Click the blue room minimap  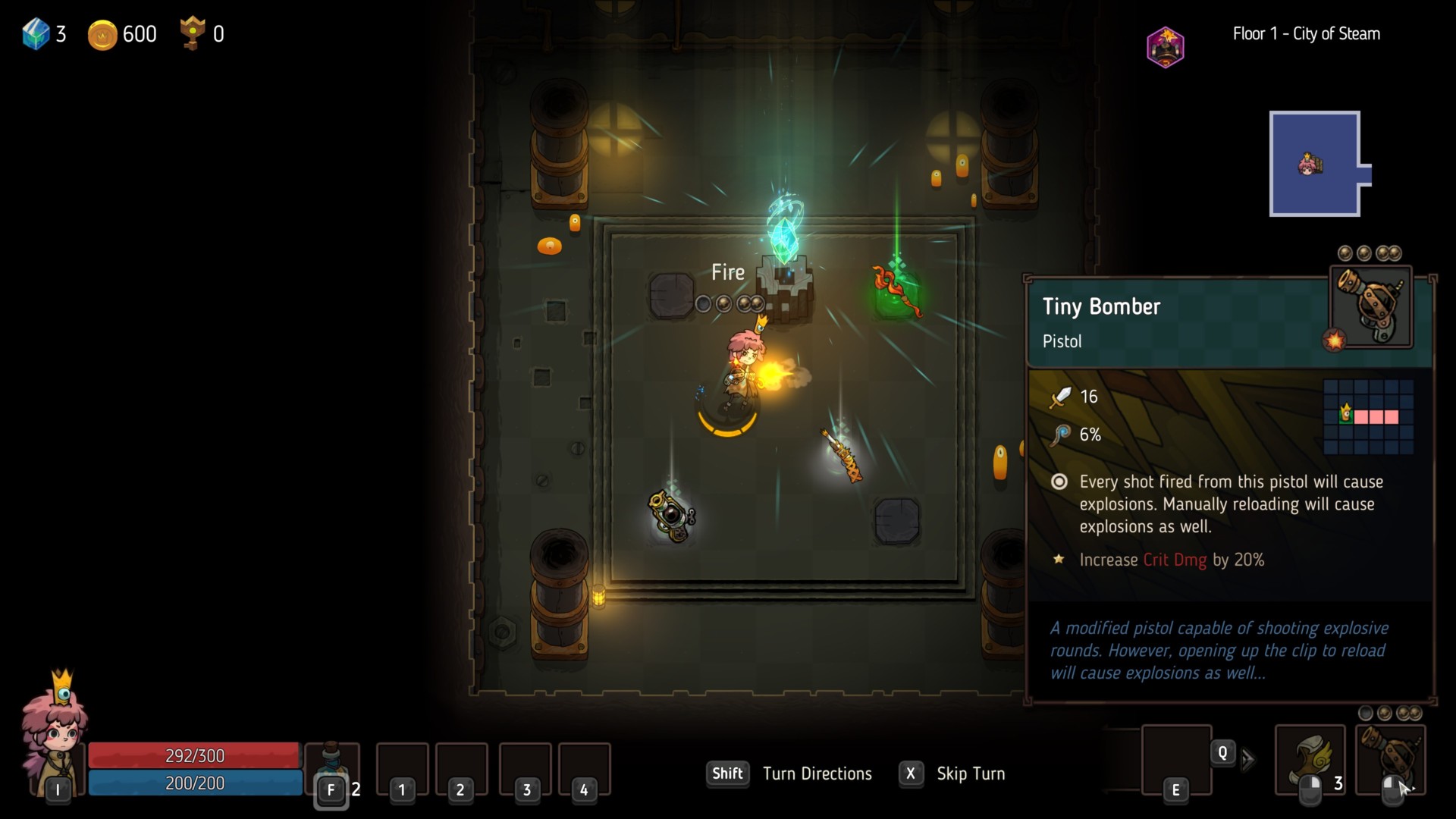click(x=1315, y=164)
